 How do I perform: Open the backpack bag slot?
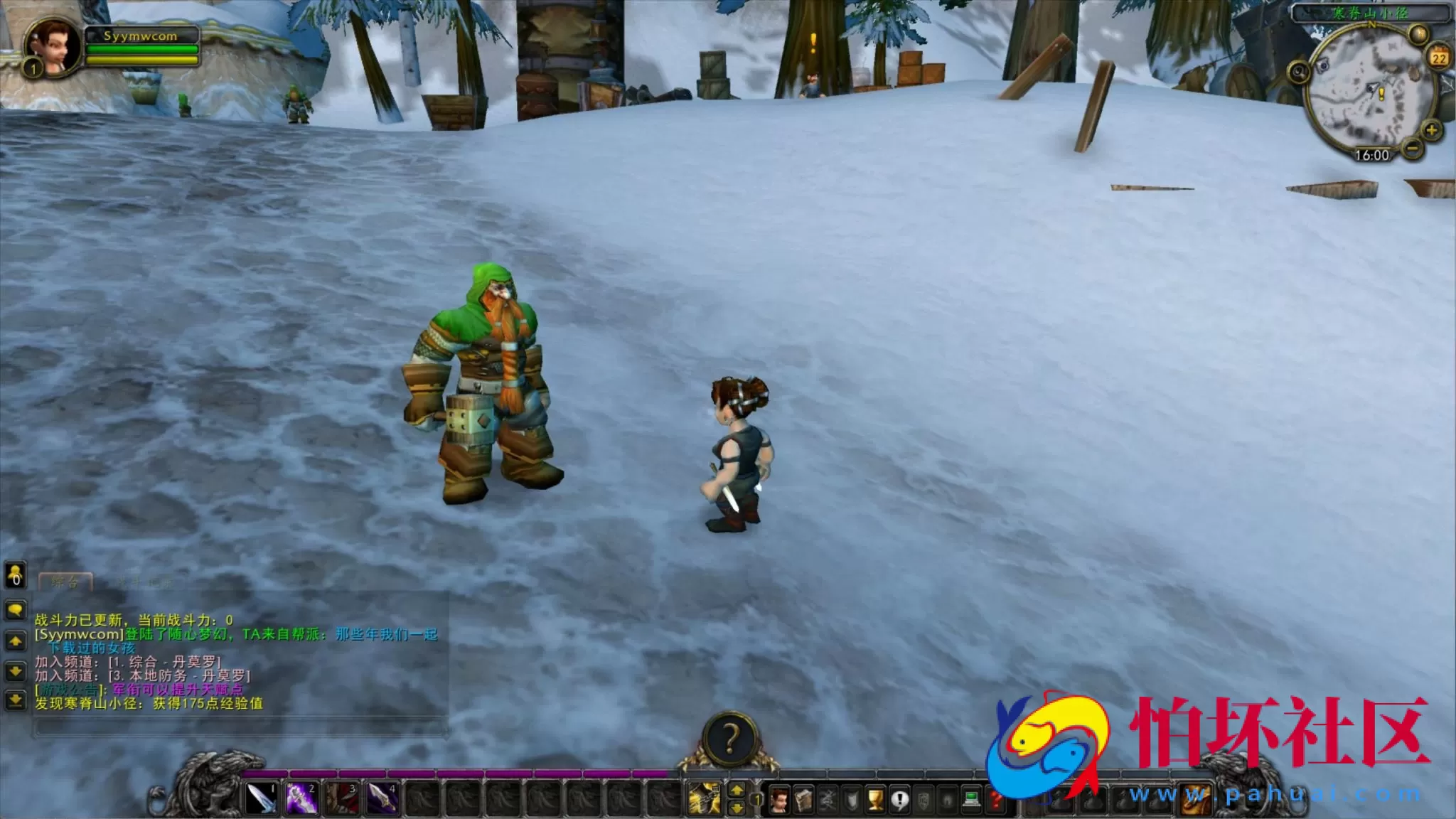click(1196, 799)
